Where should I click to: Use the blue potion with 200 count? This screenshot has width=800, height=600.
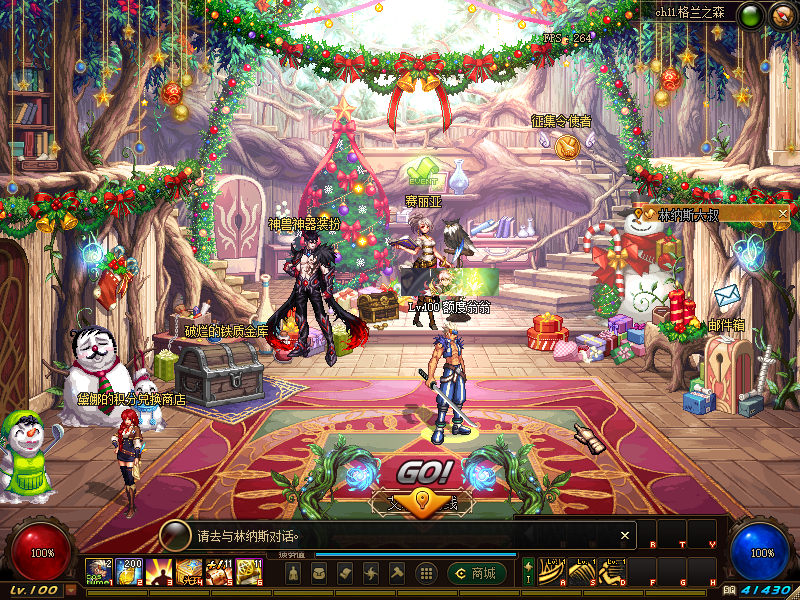coord(130,572)
